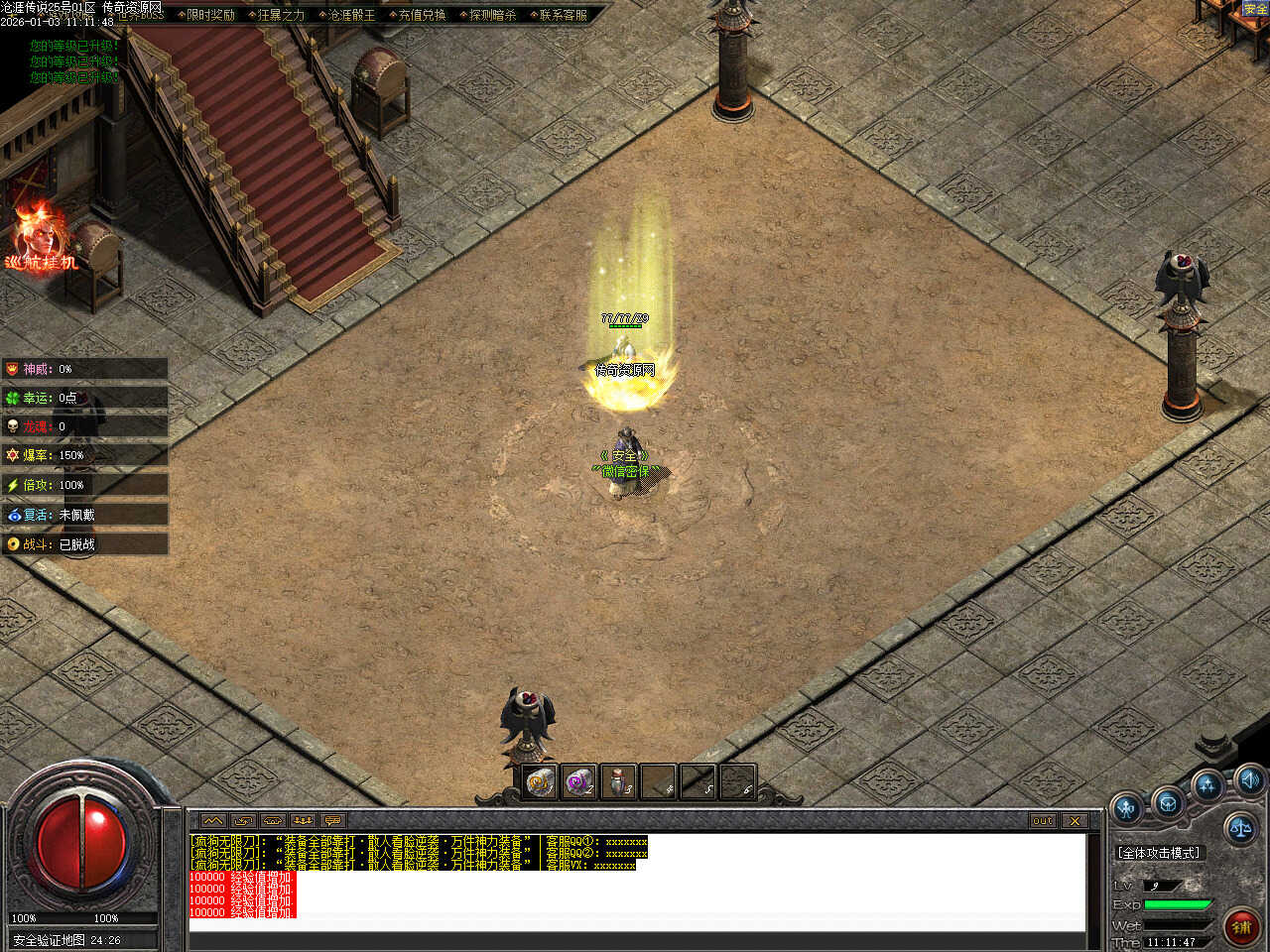Screen dimensions: 1270x952
Task: Select the first chat channel tab icon
Action: 213,821
